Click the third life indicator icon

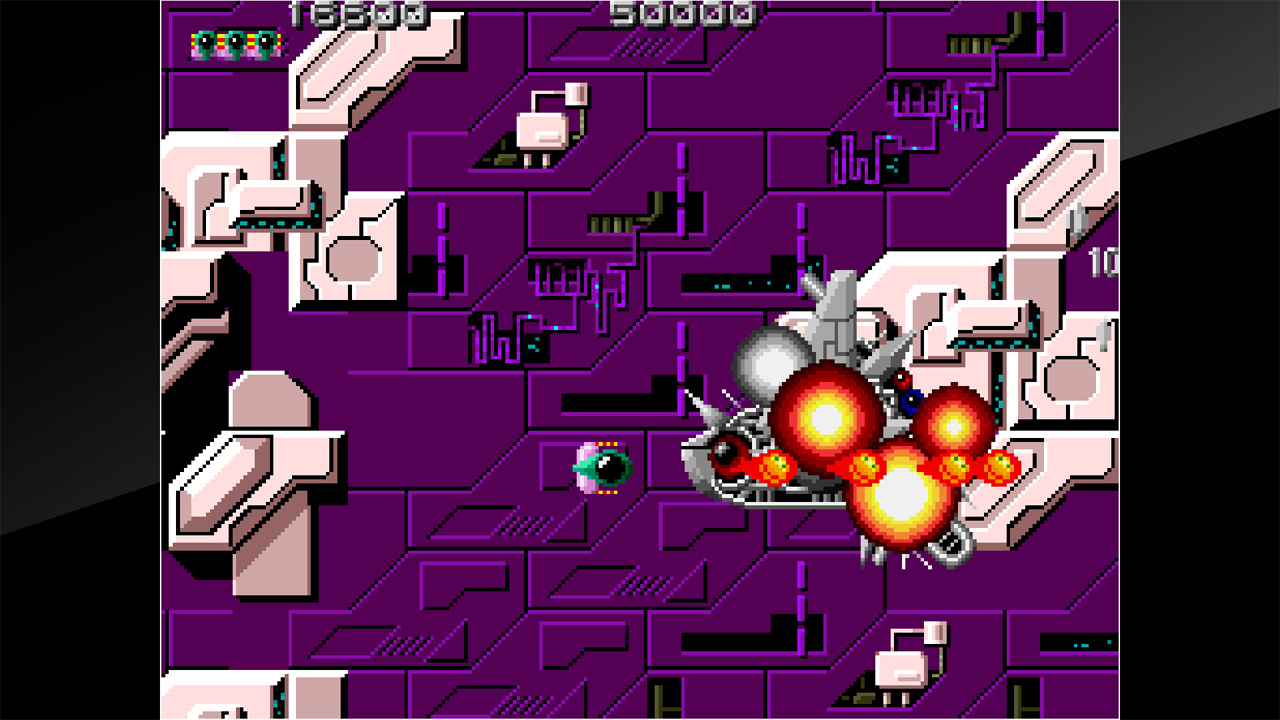point(264,42)
